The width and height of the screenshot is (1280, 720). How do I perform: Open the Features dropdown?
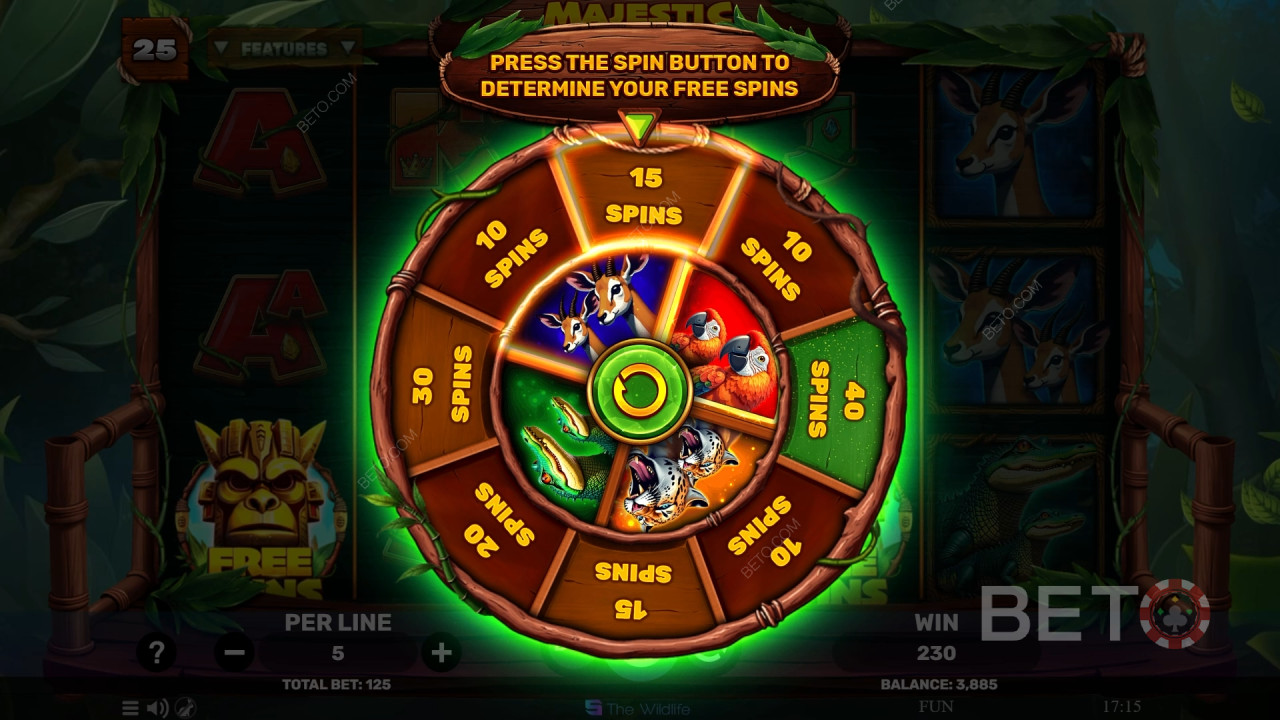(x=283, y=48)
